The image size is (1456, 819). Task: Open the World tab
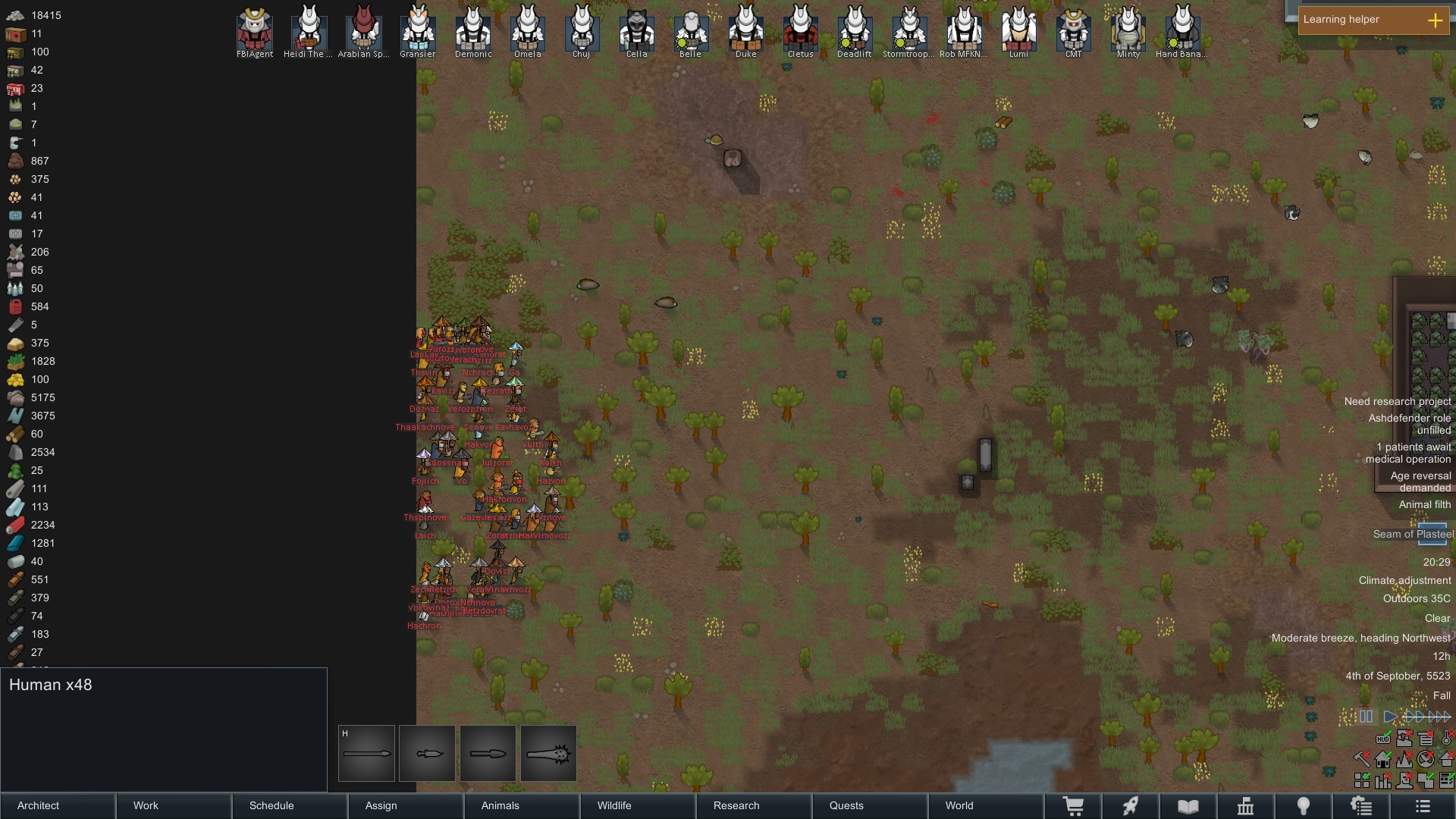(959, 806)
